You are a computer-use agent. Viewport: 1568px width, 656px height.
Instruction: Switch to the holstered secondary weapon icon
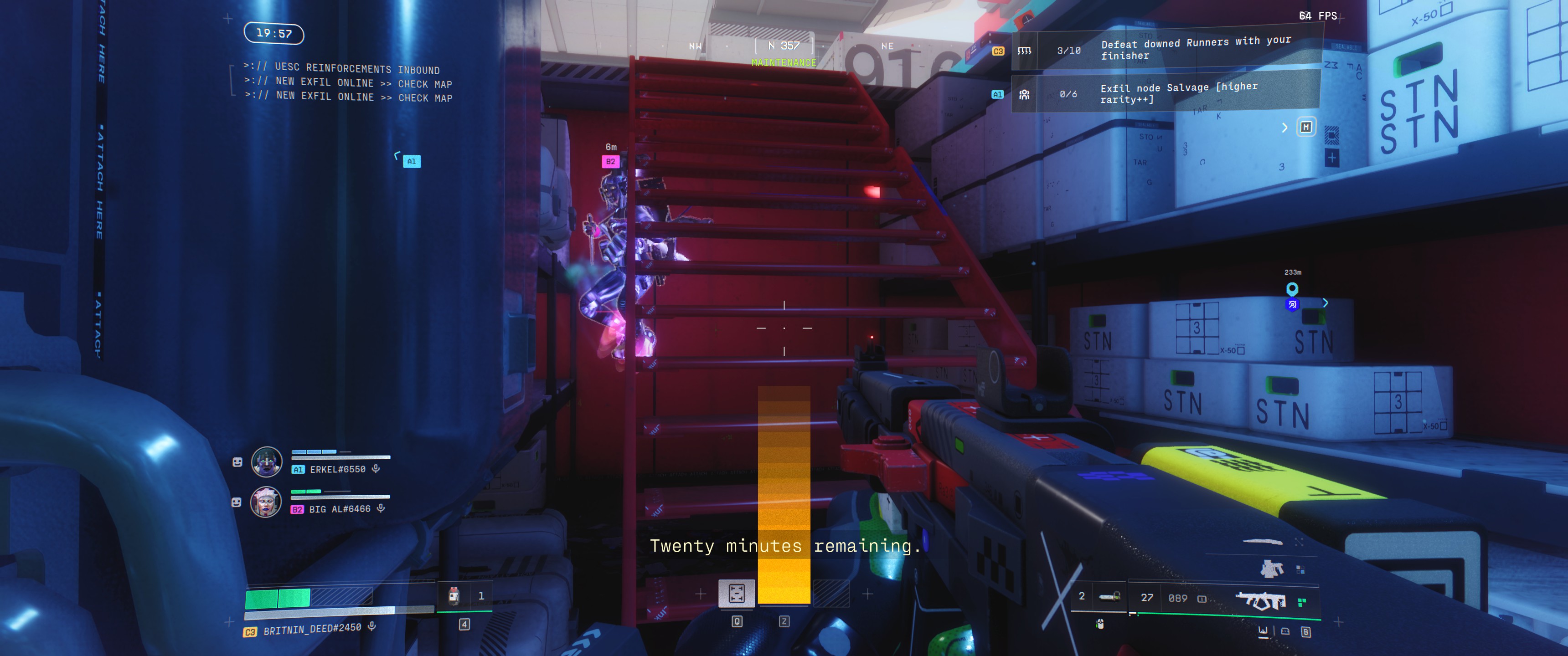[x=1271, y=569]
